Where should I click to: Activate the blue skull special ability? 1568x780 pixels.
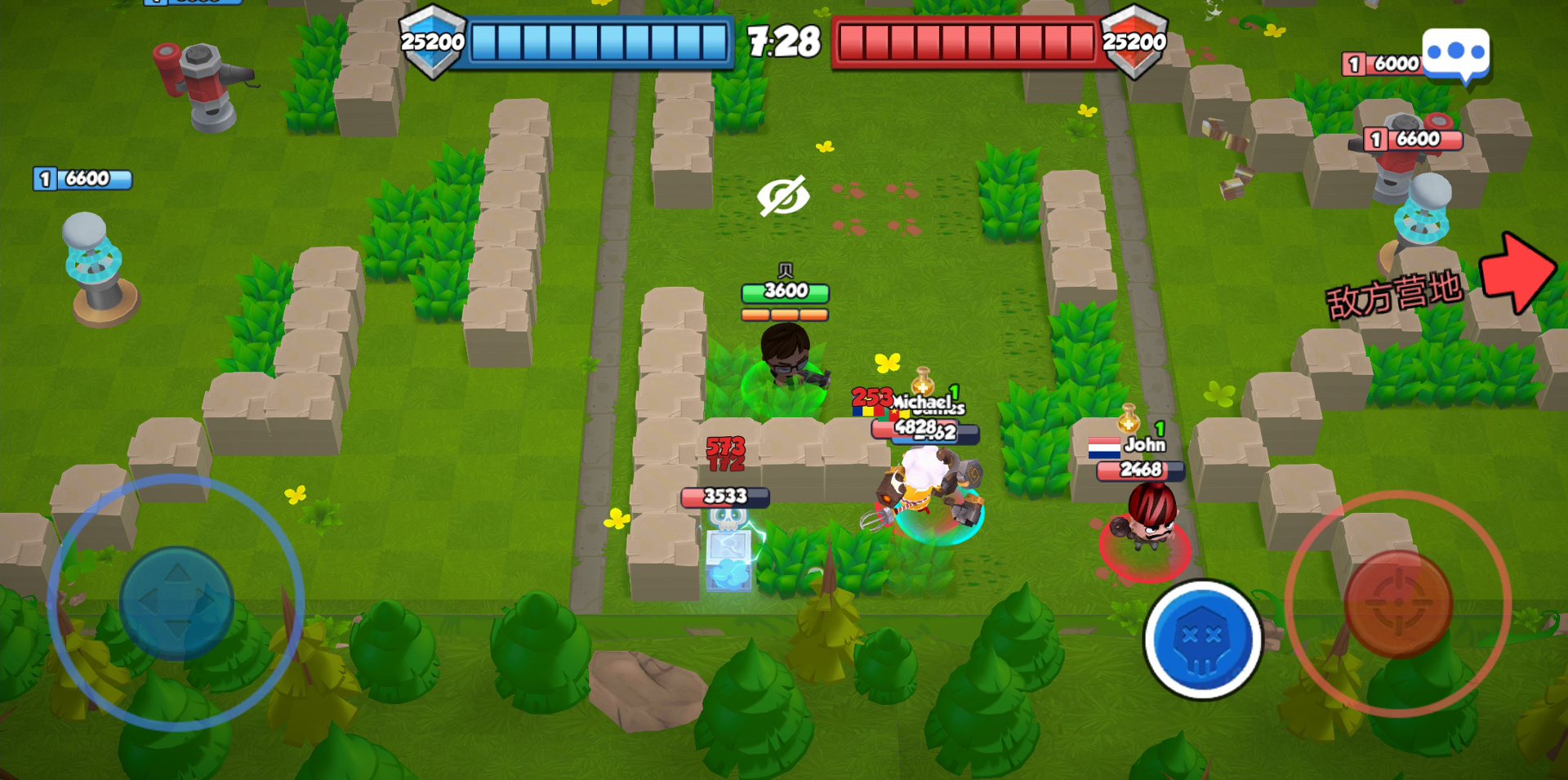(1202, 639)
